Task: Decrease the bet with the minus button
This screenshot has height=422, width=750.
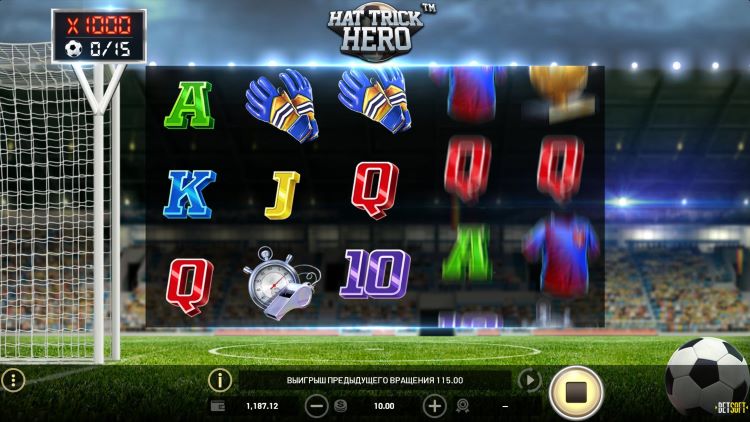Action: pyautogui.click(x=316, y=406)
